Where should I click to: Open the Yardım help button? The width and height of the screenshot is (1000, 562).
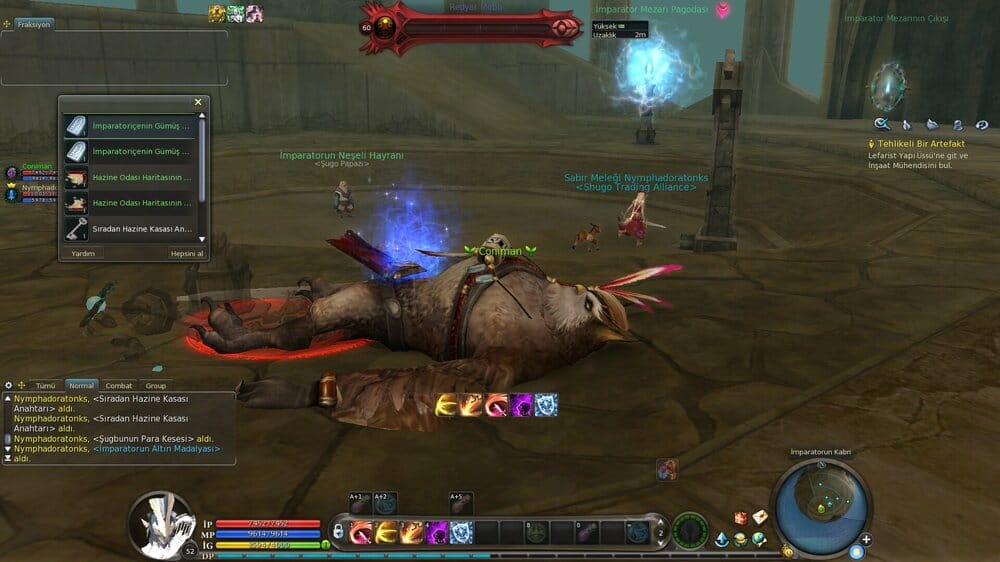82,253
